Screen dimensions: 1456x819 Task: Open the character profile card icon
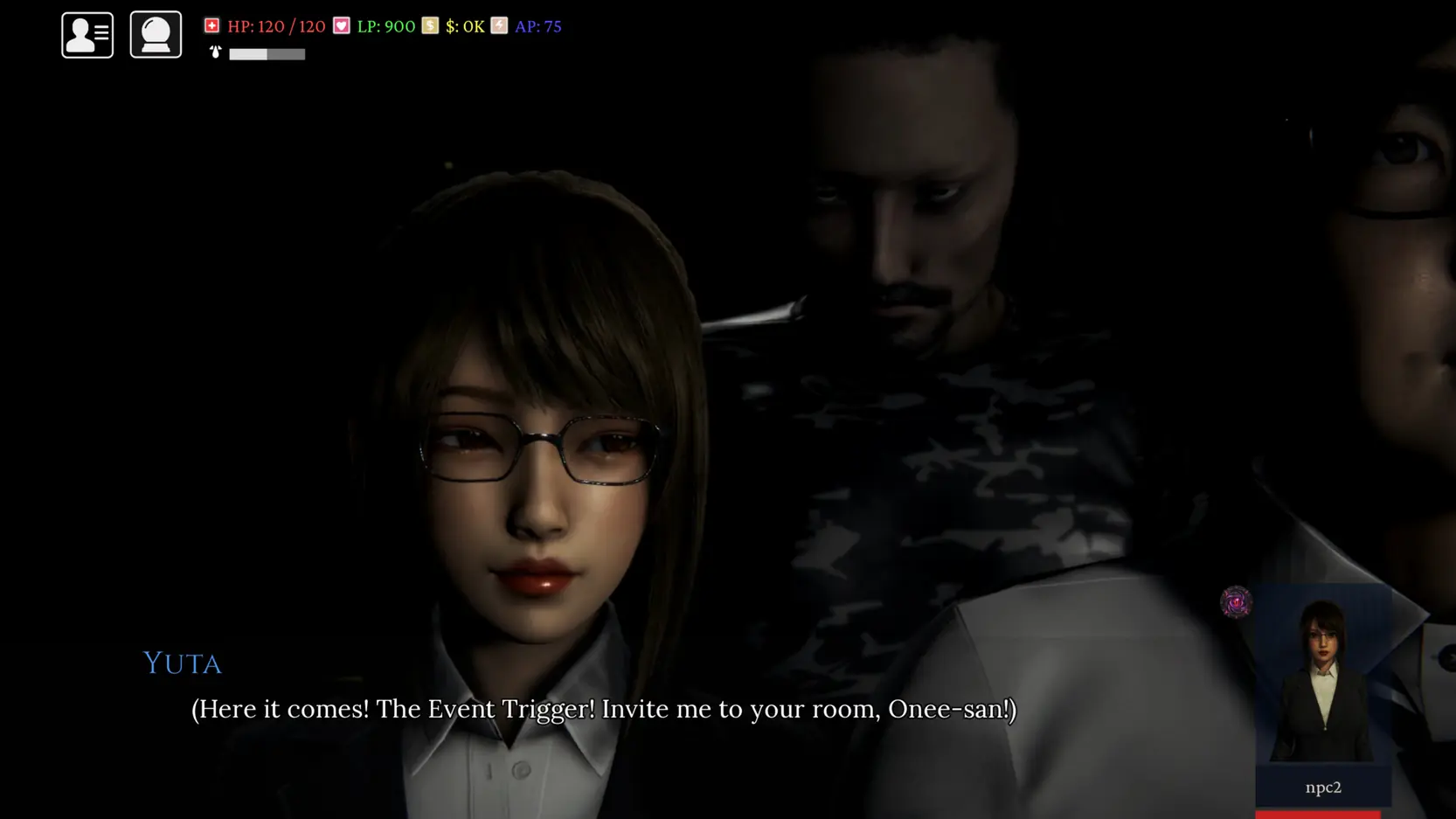click(x=87, y=35)
